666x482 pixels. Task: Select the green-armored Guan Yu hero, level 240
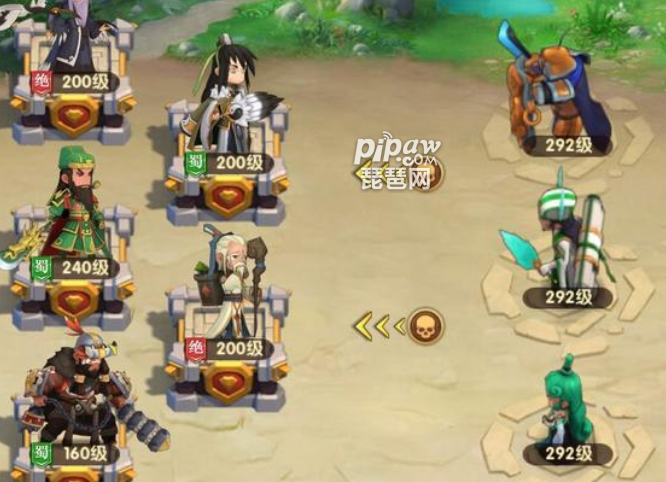[x=72, y=212]
